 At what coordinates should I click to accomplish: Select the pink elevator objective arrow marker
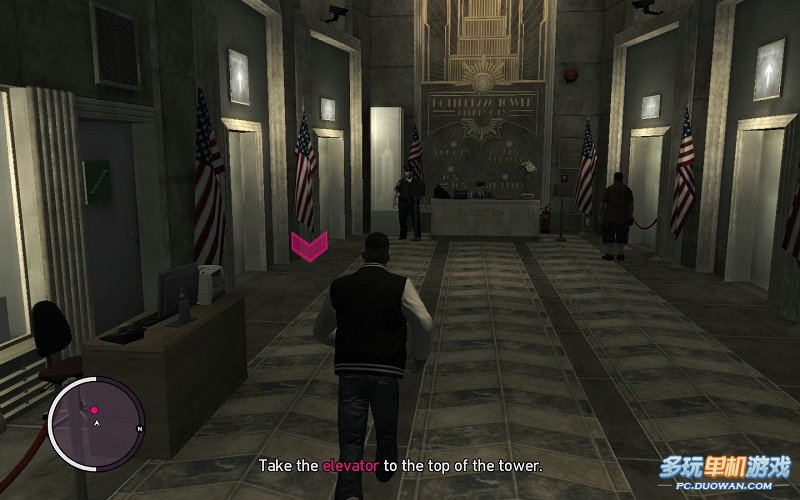click(309, 245)
